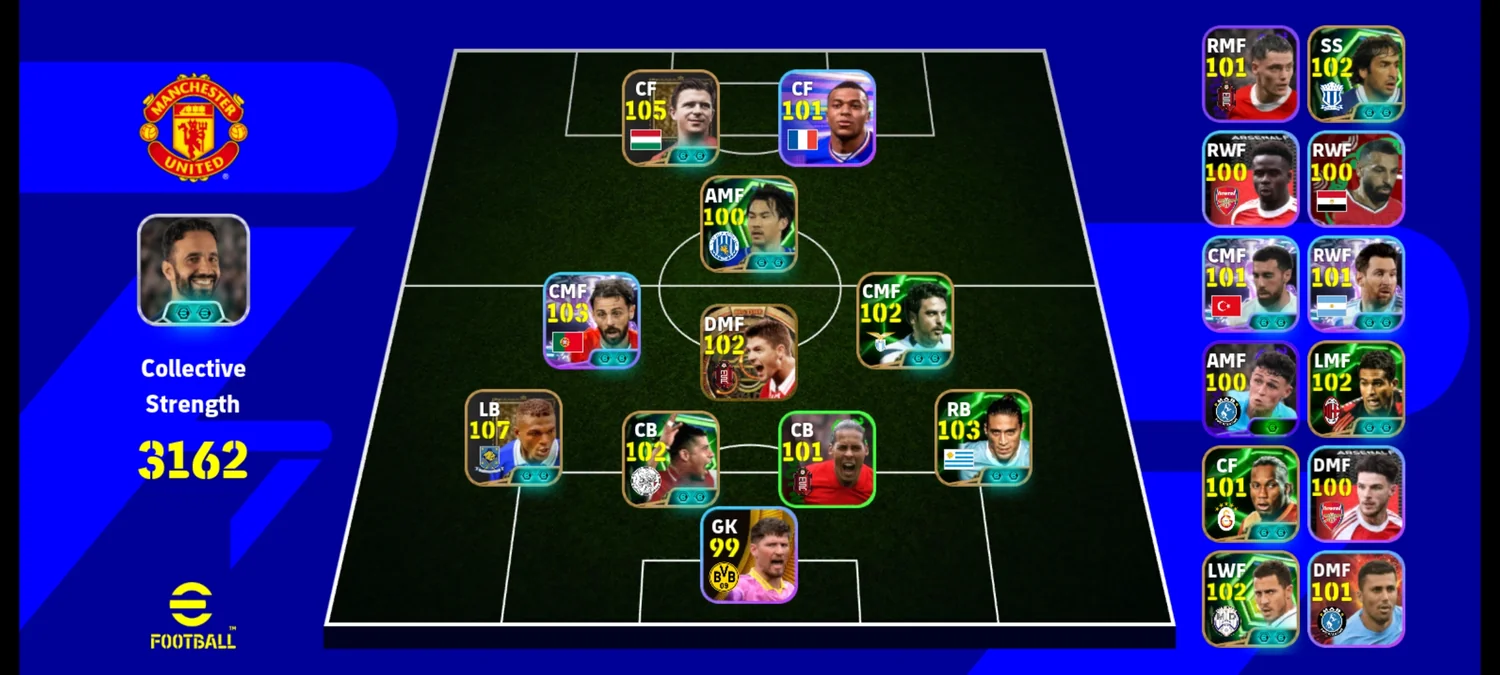This screenshot has width=1500, height=675.
Task: Choose the SS 102 substitute card
Action: pyautogui.click(x=1356, y=74)
